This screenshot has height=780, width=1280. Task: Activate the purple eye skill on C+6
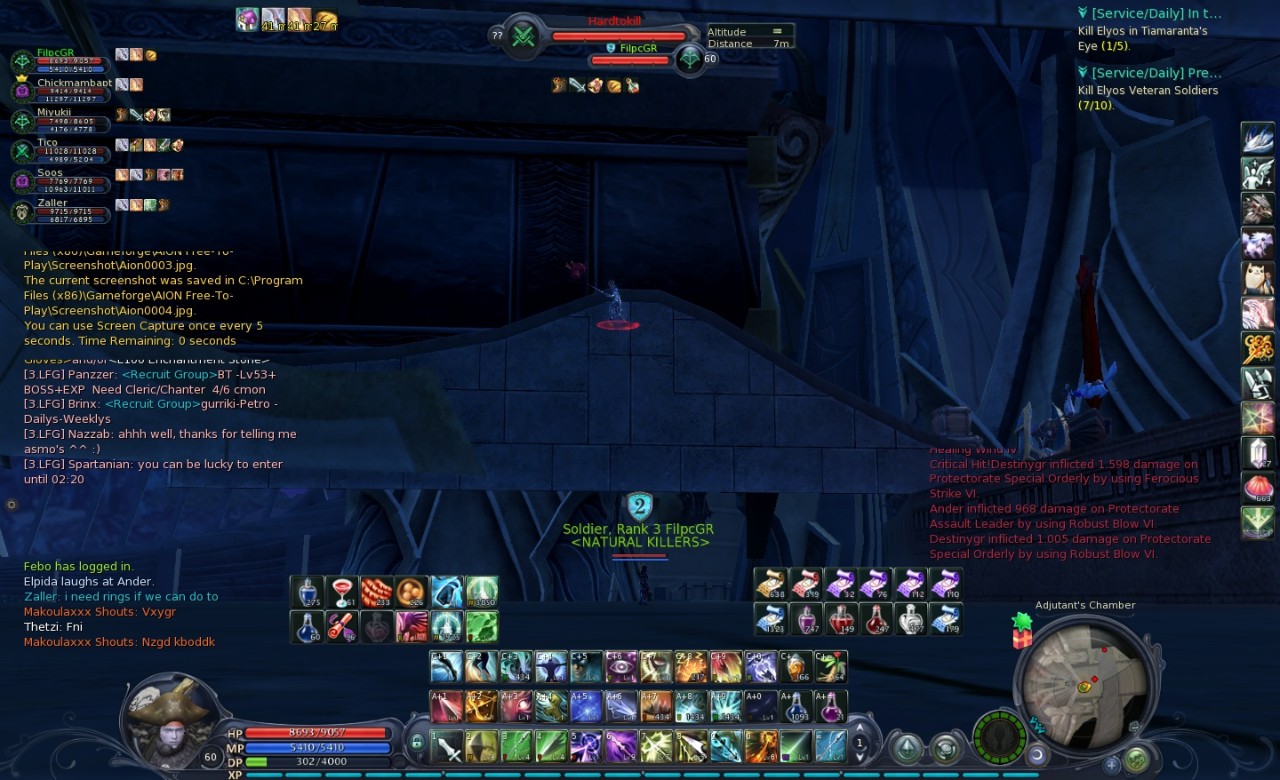(620, 667)
